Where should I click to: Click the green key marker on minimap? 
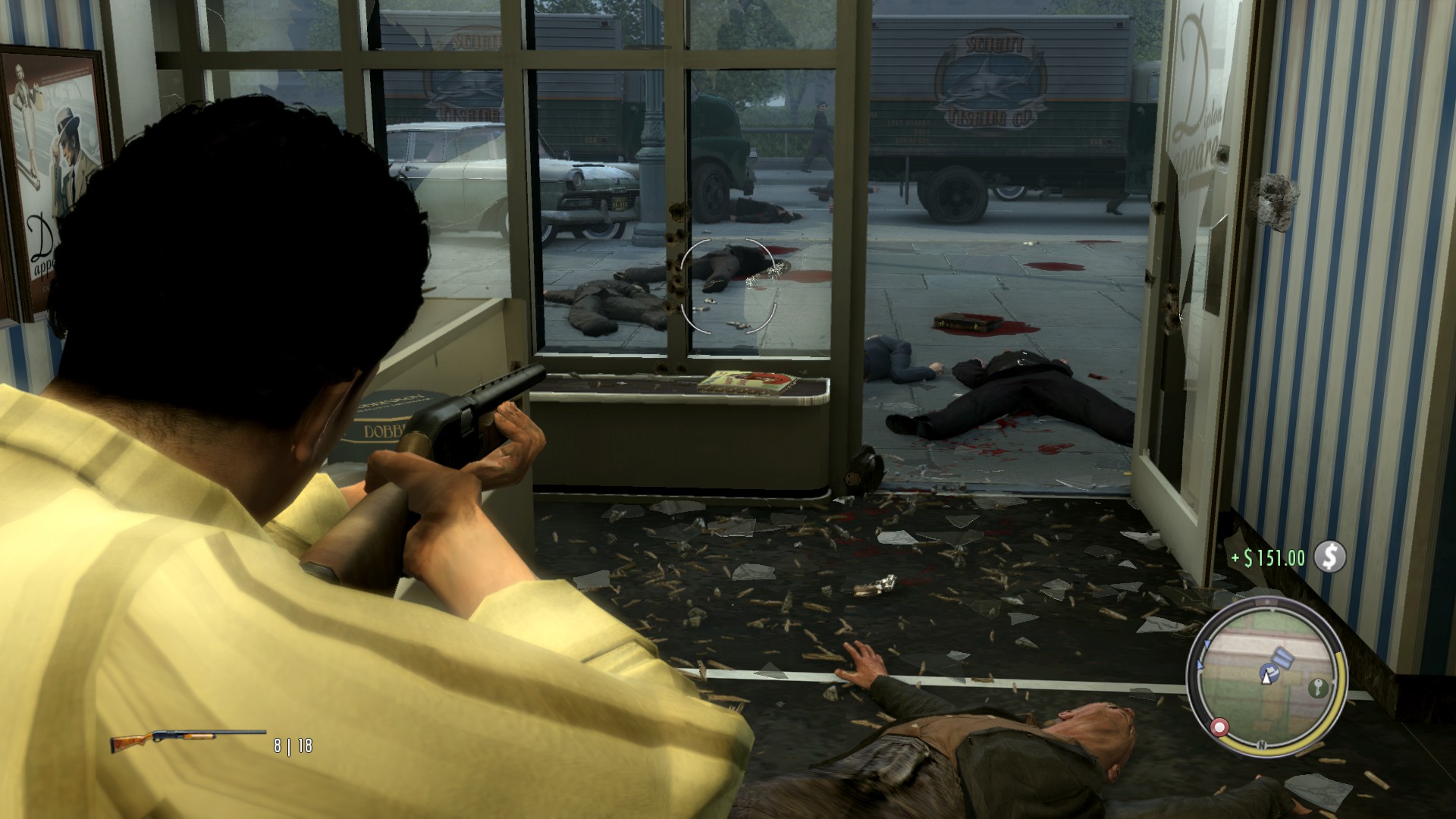pyautogui.click(x=1317, y=689)
